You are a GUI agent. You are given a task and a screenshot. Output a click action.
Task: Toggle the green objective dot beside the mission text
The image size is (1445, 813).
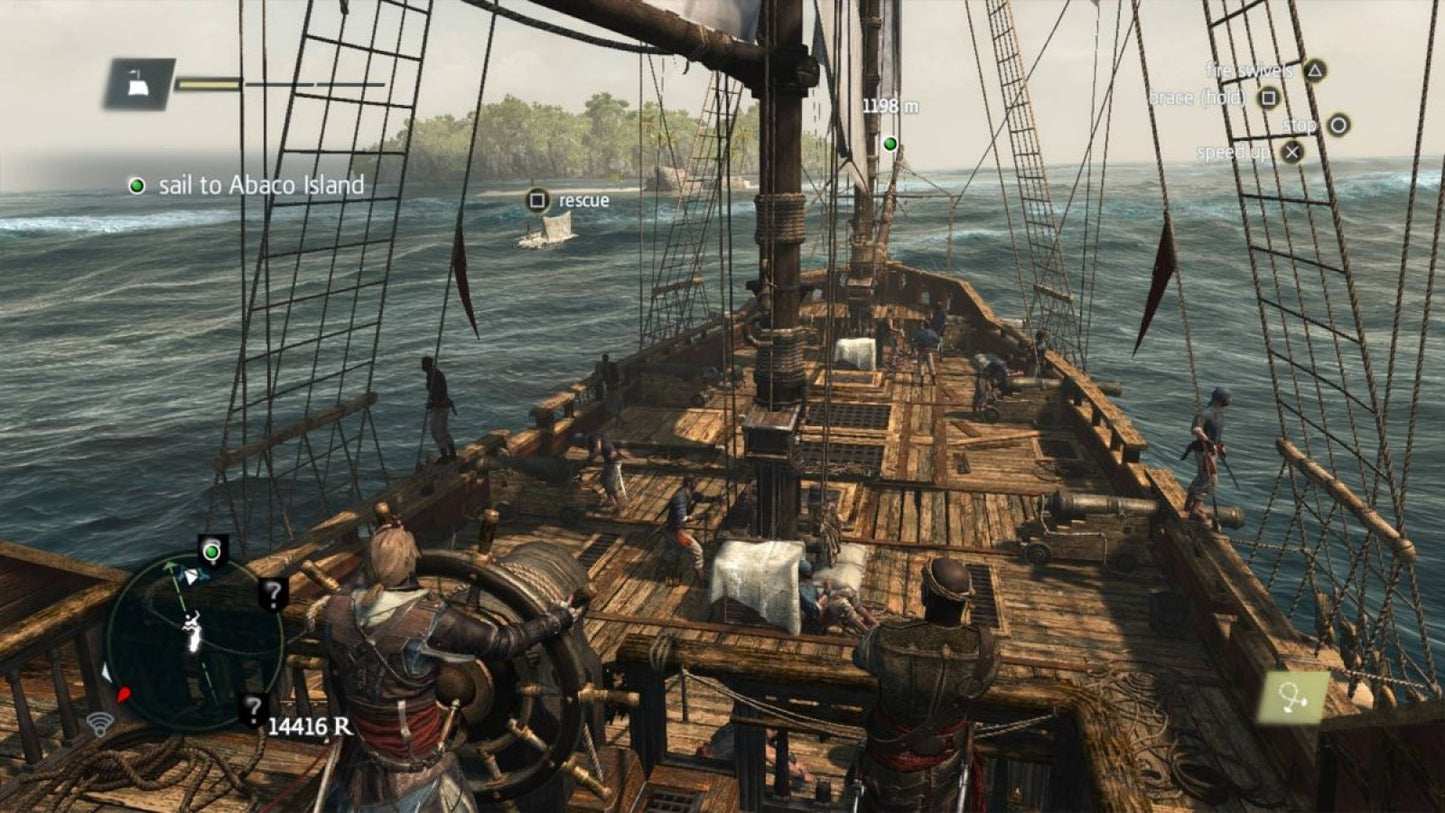(137, 185)
